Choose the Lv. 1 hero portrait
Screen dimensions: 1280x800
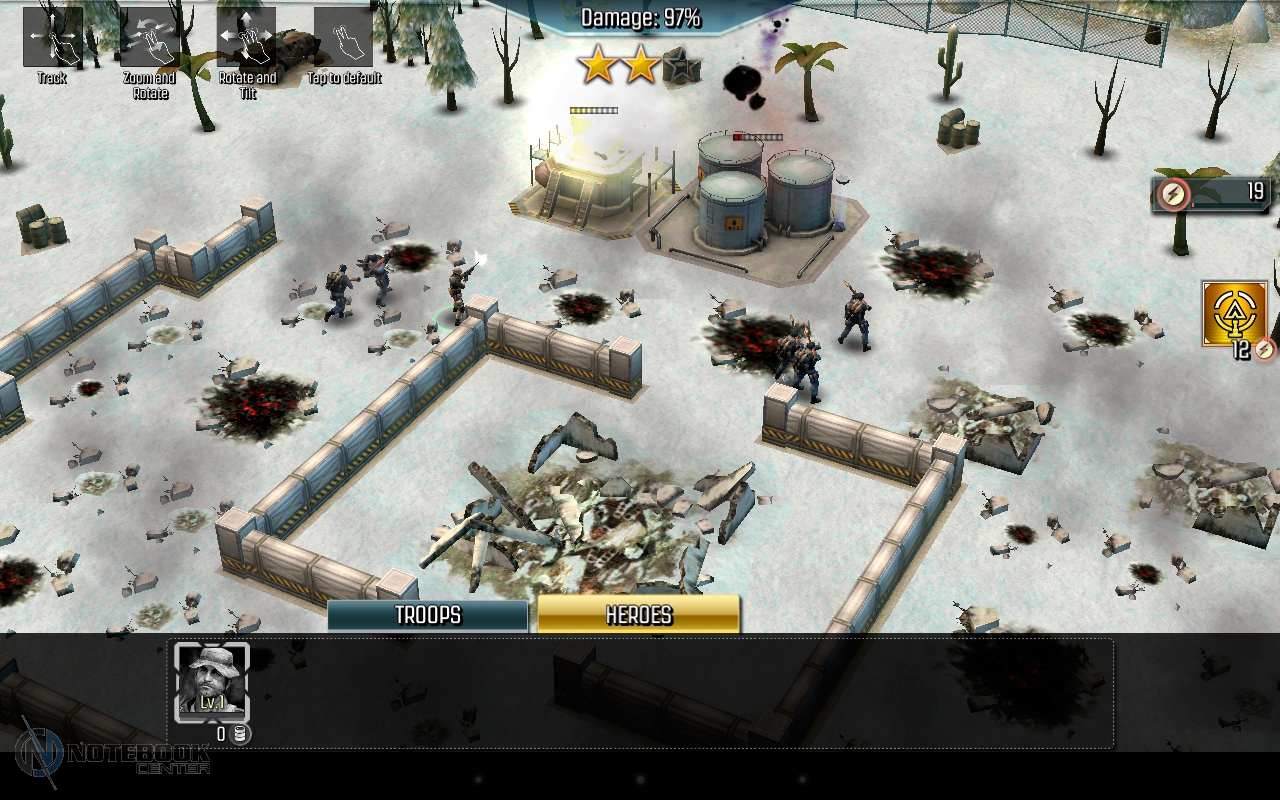pos(212,682)
